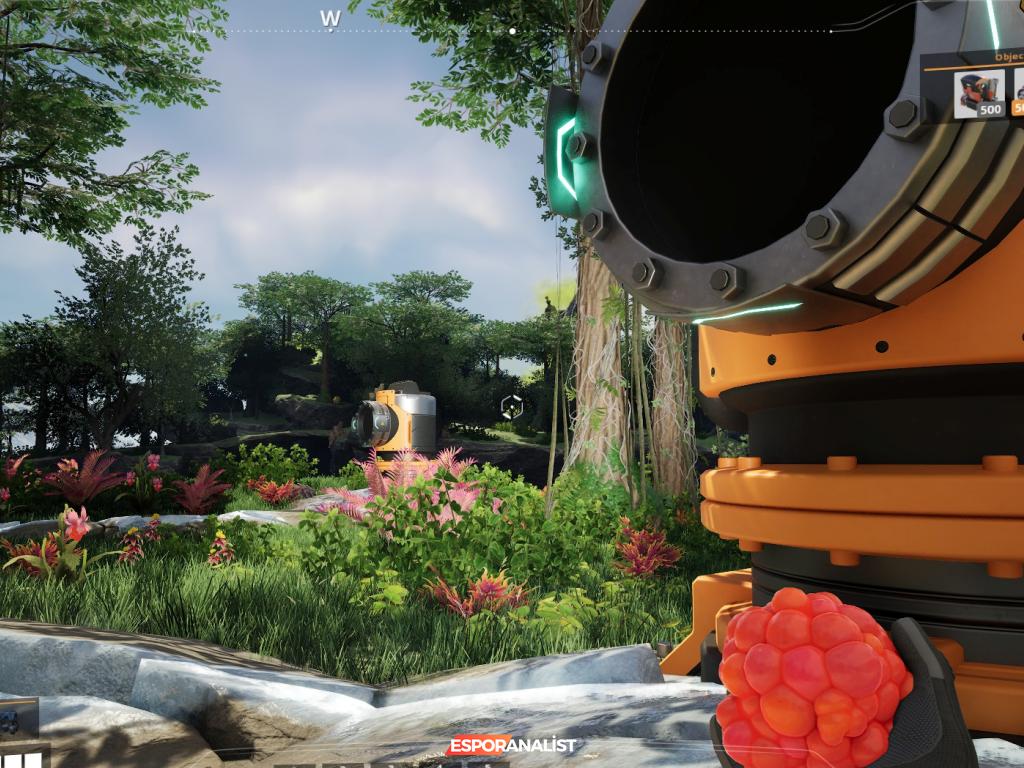
Task: Click the ESPORANALIST watermark logo
Action: [x=512, y=745]
